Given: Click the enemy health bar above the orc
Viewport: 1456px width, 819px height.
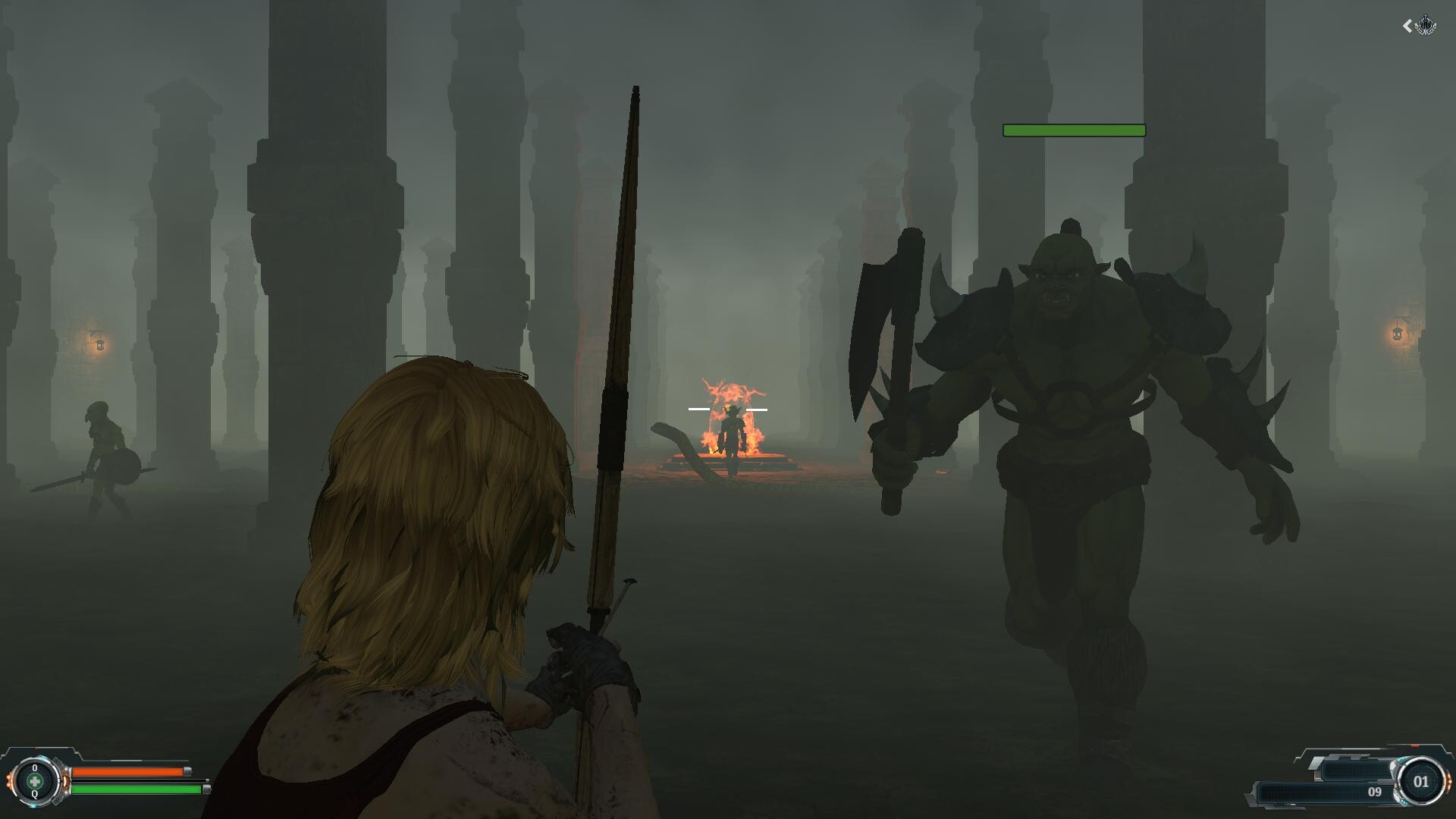Looking at the screenshot, I should [x=1074, y=130].
